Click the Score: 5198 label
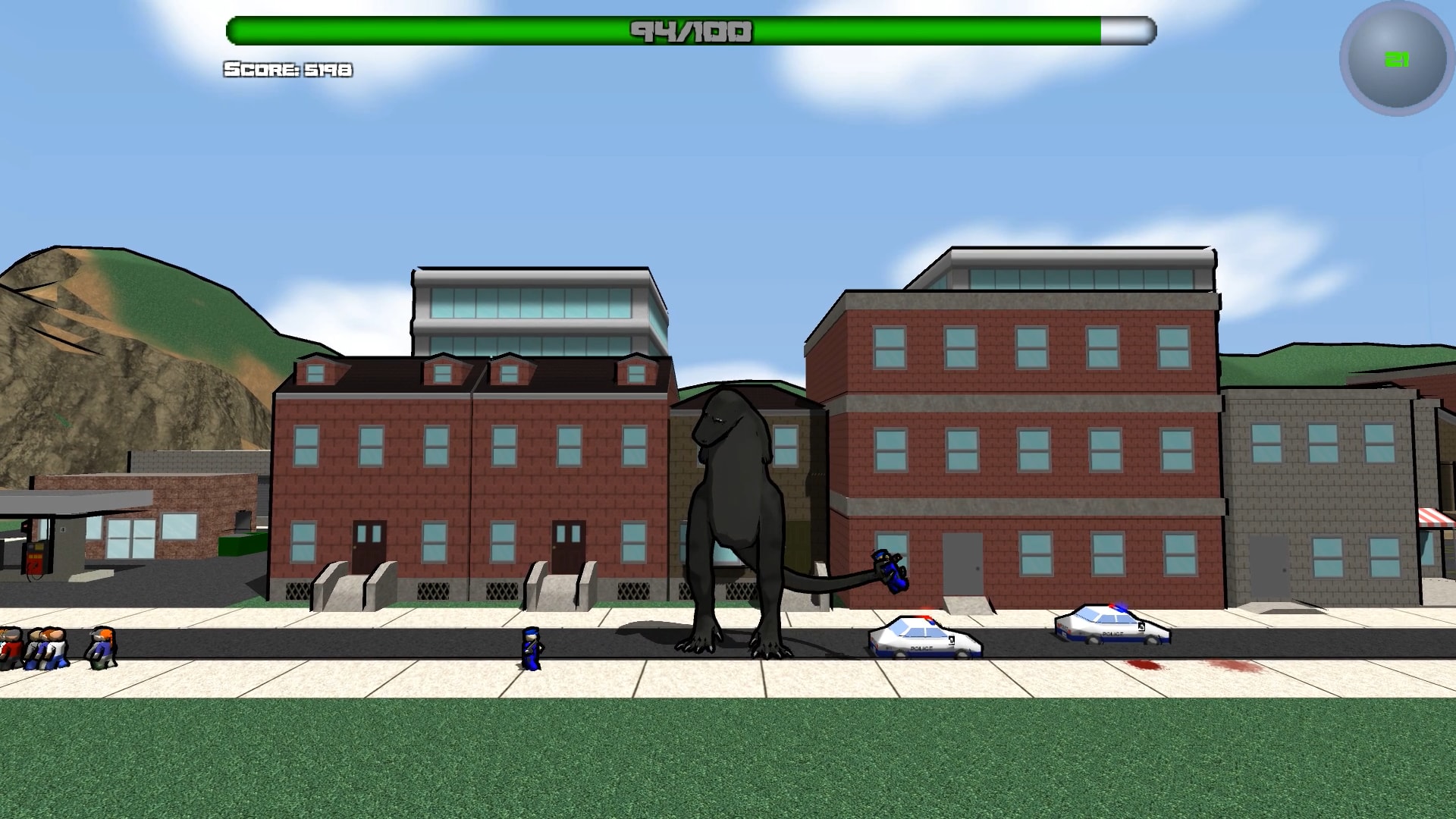Image resolution: width=1456 pixels, height=819 pixels. click(x=287, y=70)
